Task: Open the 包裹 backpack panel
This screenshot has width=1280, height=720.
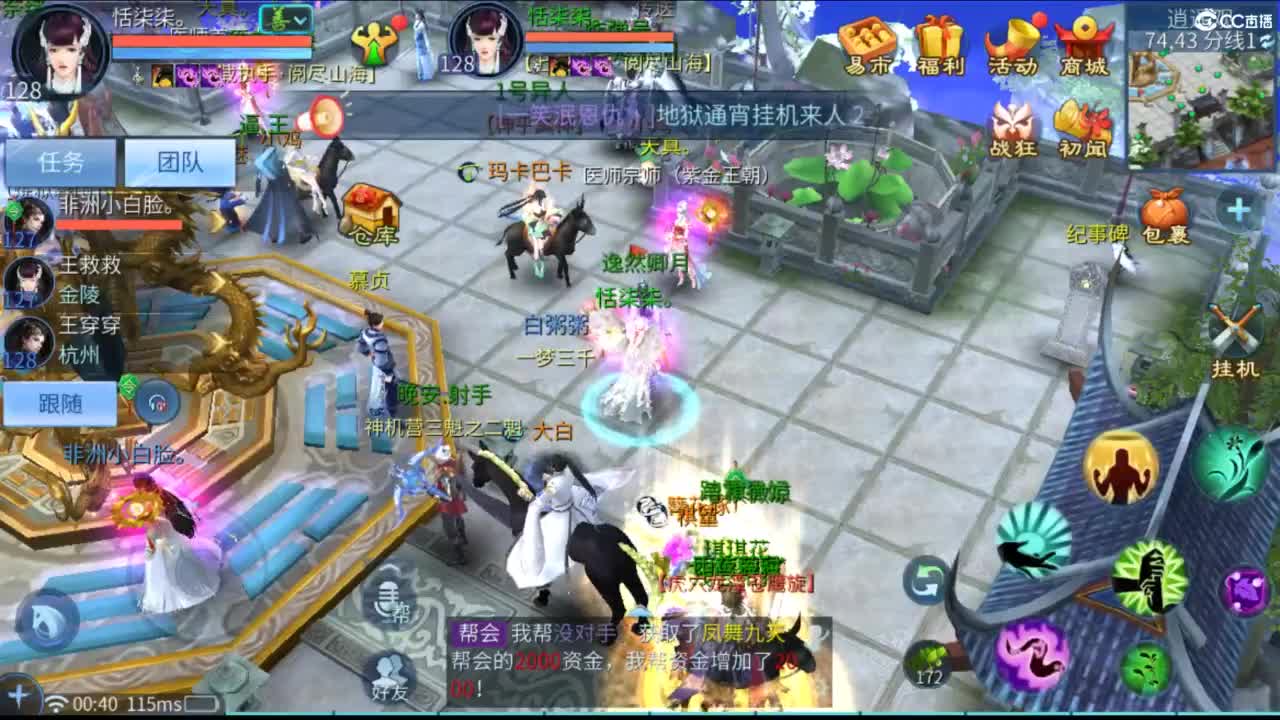Action: pos(1165,210)
